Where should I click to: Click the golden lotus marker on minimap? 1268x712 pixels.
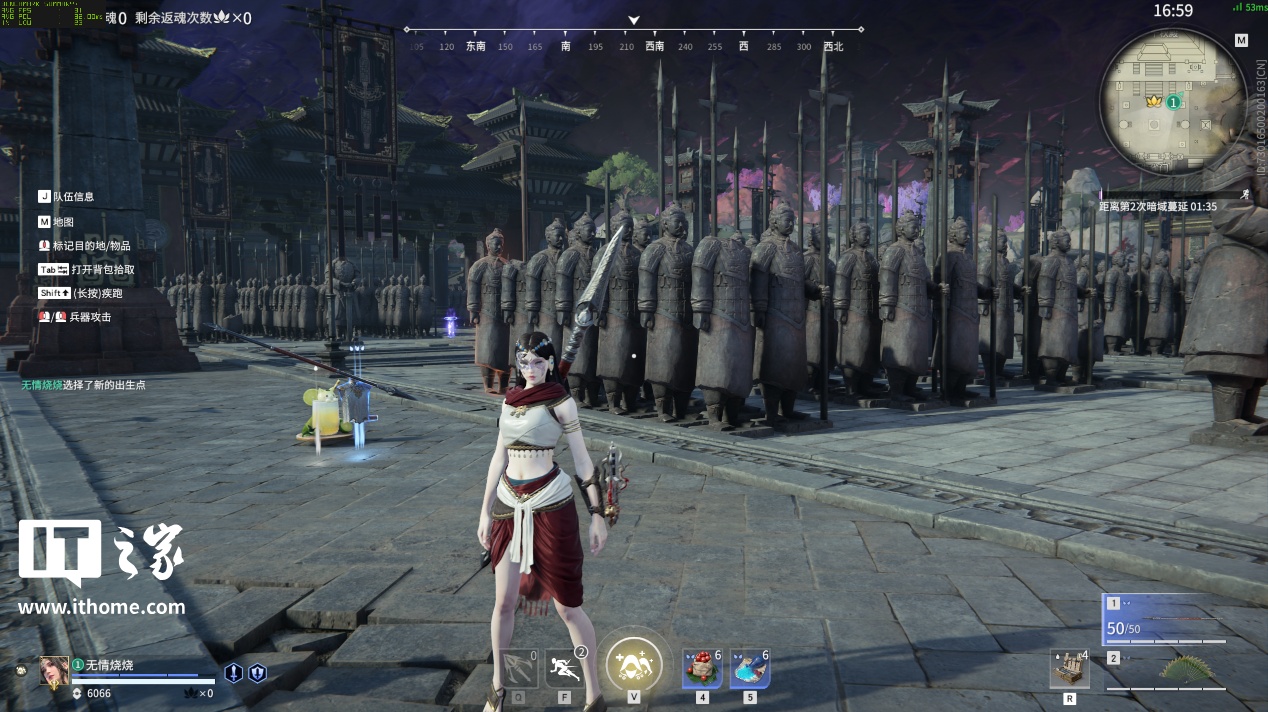click(x=1151, y=101)
